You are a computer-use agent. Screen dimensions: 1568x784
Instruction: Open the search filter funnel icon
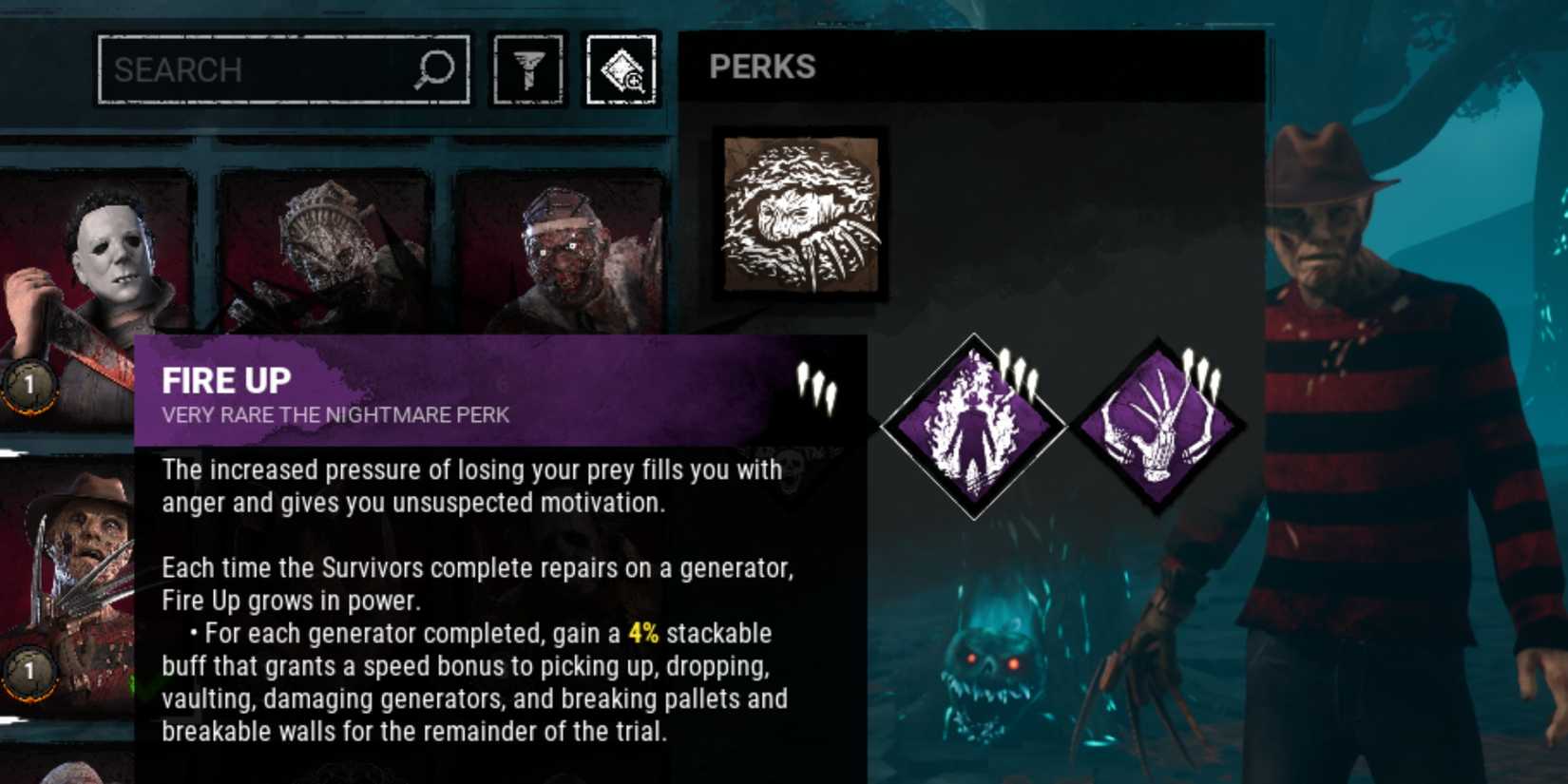pos(529,69)
